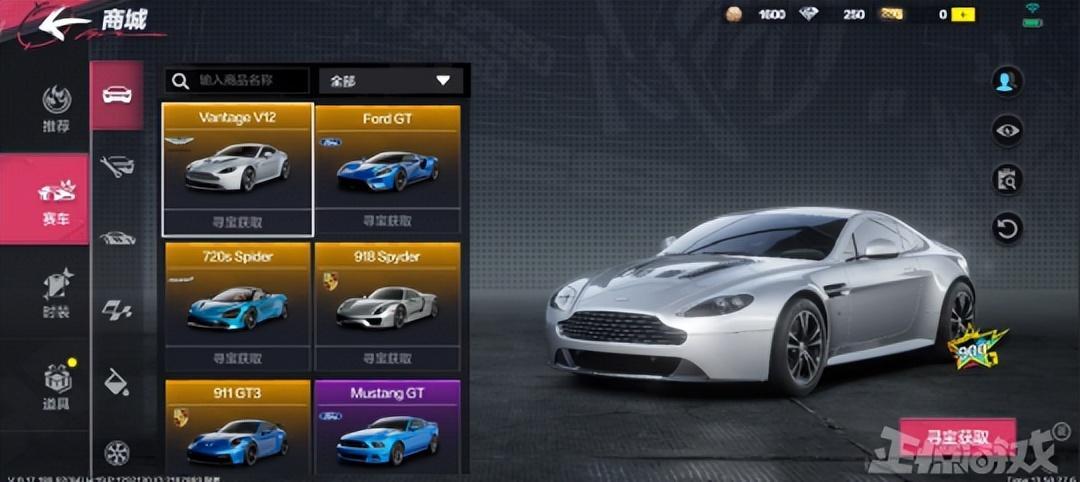The width and height of the screenshot is (1080, 482).
Task: Open the blue profile avatar icon
Action: click(1006, 81)
